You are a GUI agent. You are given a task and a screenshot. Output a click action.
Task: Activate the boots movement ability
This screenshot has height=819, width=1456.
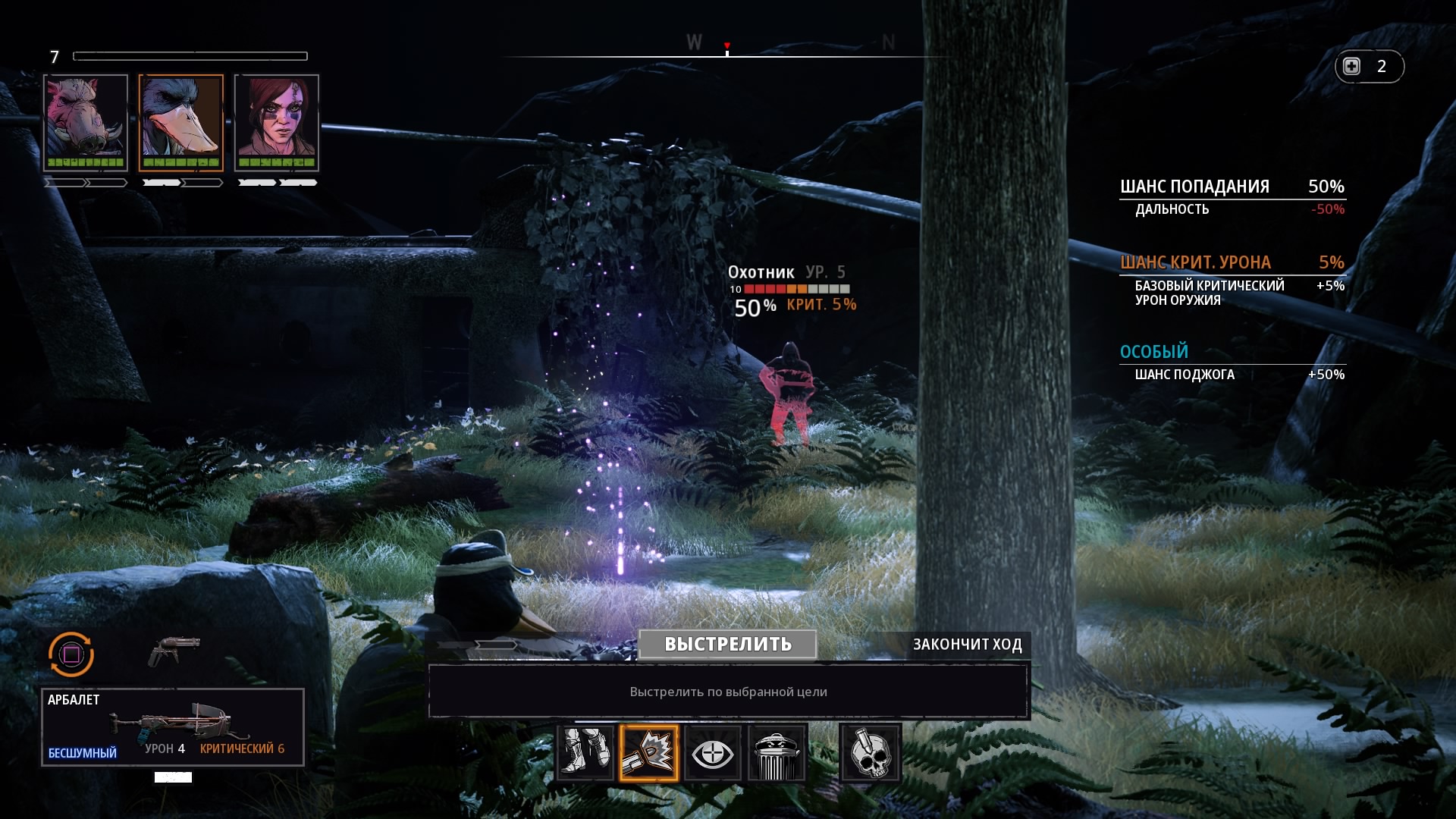pos(585,752)
